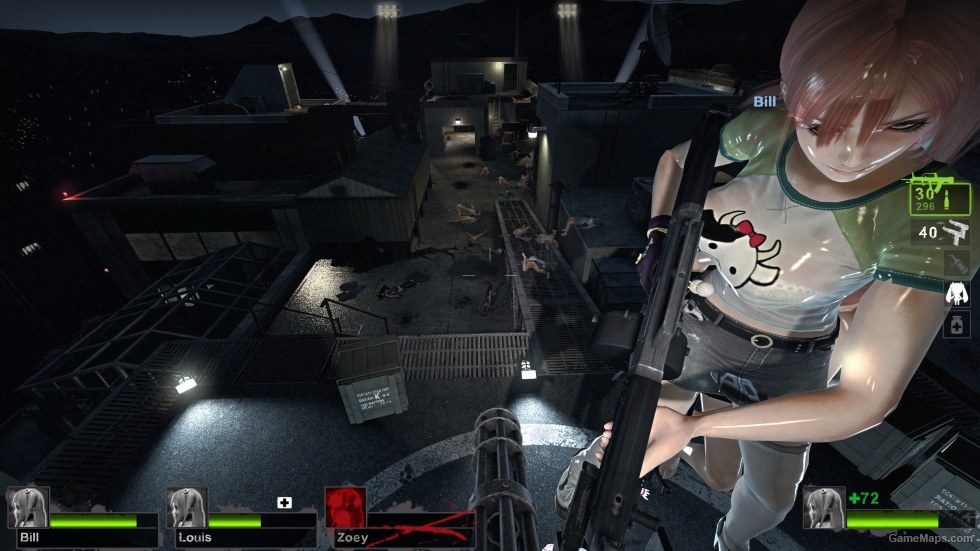Image resolution: width=980 pixels, height=551 pixels.
Task: Select the molotov throwable slot
Action: (x=957, y=263)
